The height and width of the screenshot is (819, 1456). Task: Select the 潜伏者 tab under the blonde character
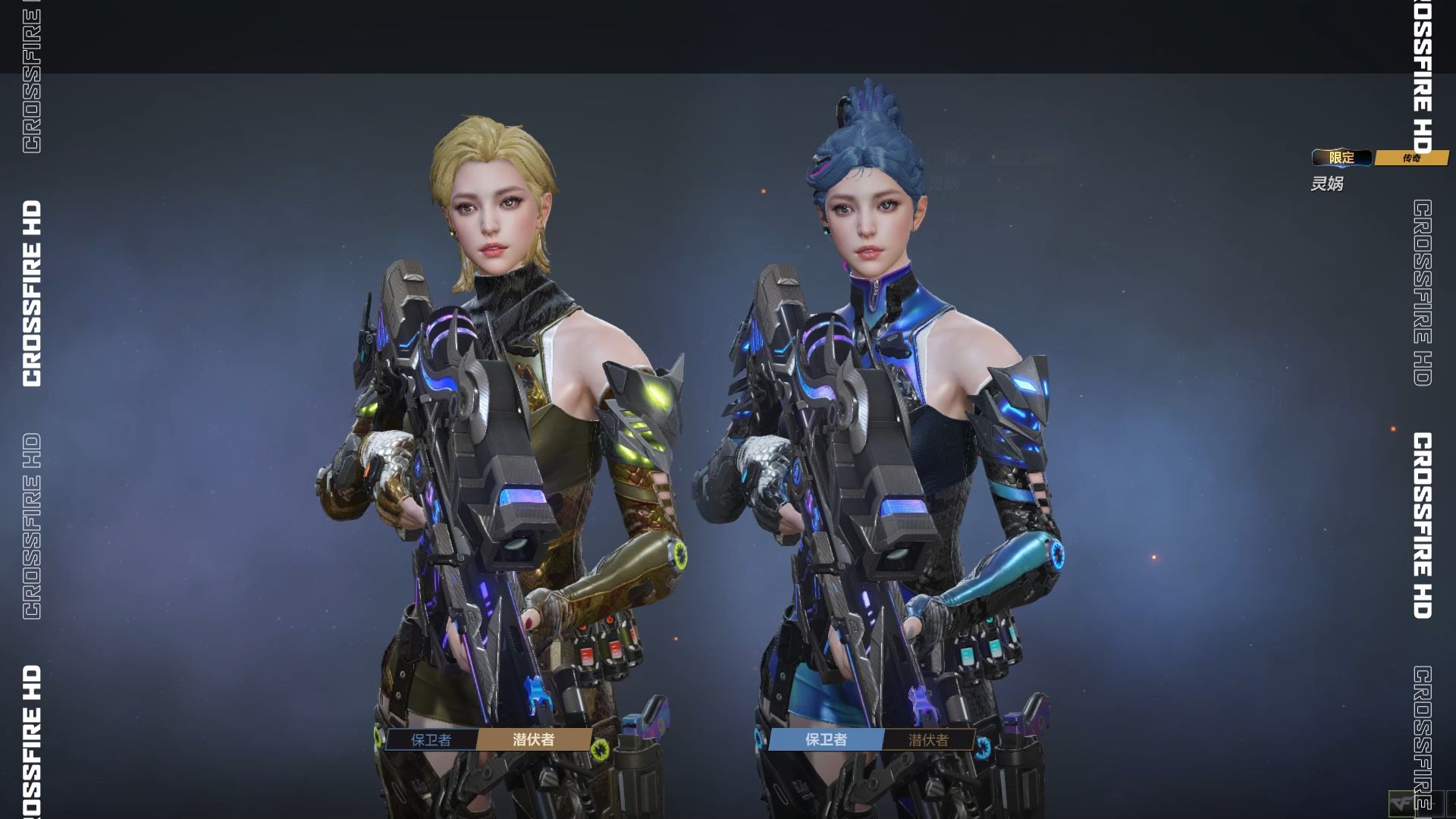coord(534,739)
